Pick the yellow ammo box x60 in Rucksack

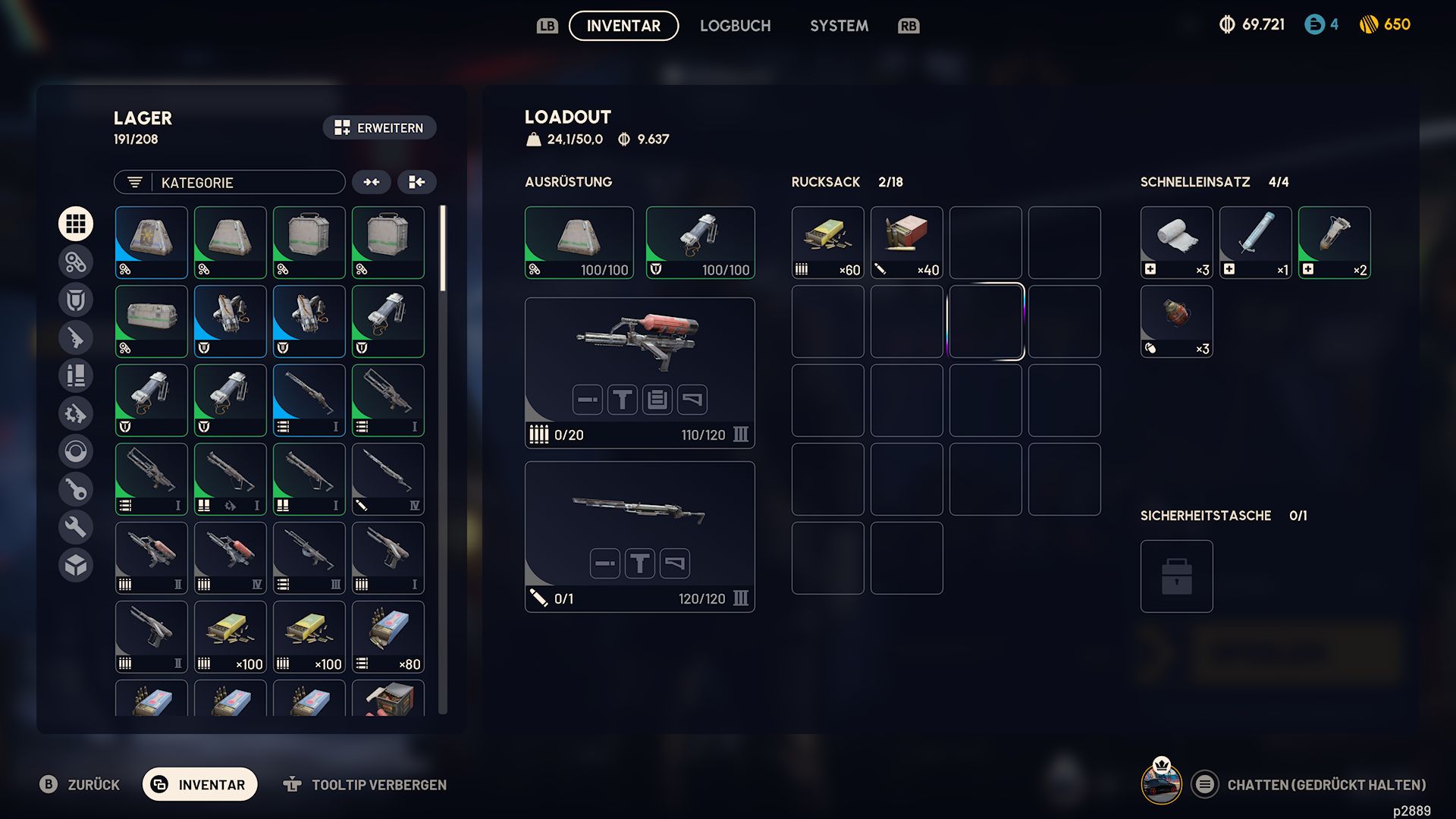827,243
